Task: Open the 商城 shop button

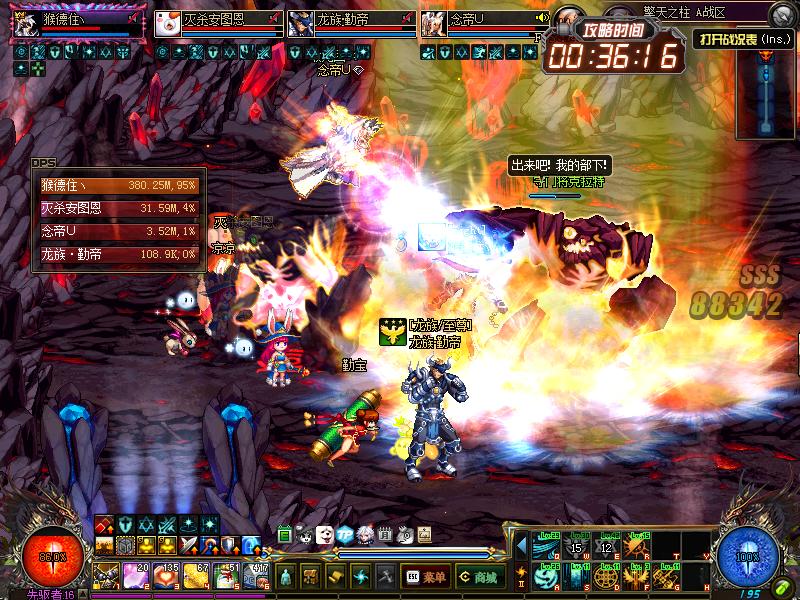Action: pos(480,576)
